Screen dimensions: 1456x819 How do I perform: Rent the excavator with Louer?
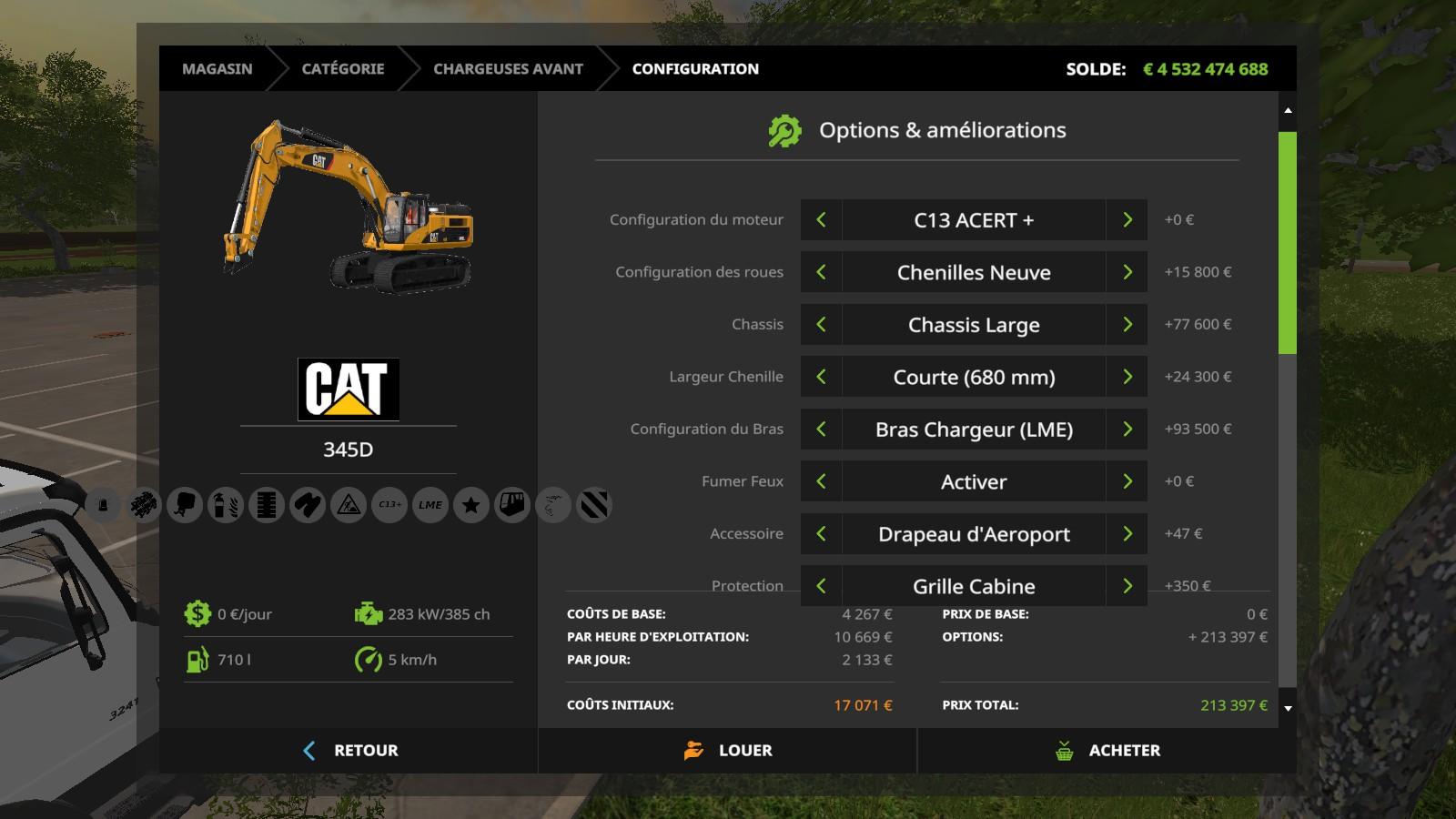pyautogui.click(x=727, y=751)
